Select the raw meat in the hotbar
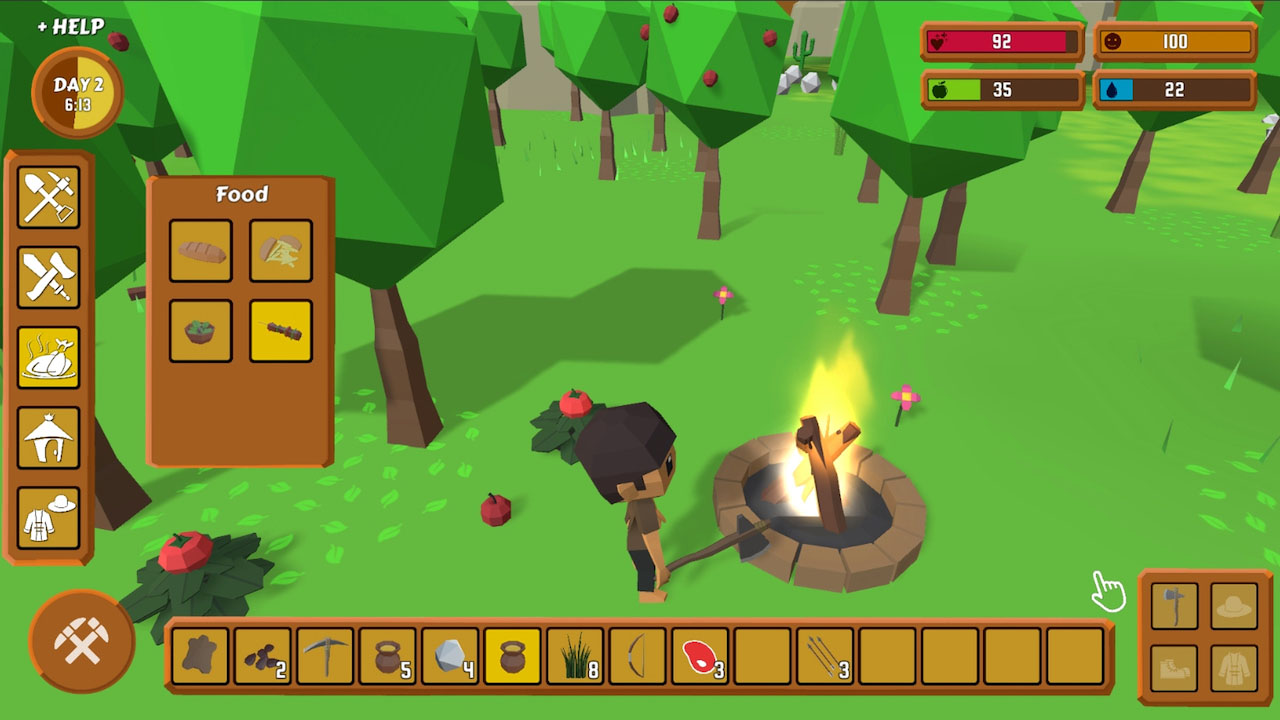 700,655
